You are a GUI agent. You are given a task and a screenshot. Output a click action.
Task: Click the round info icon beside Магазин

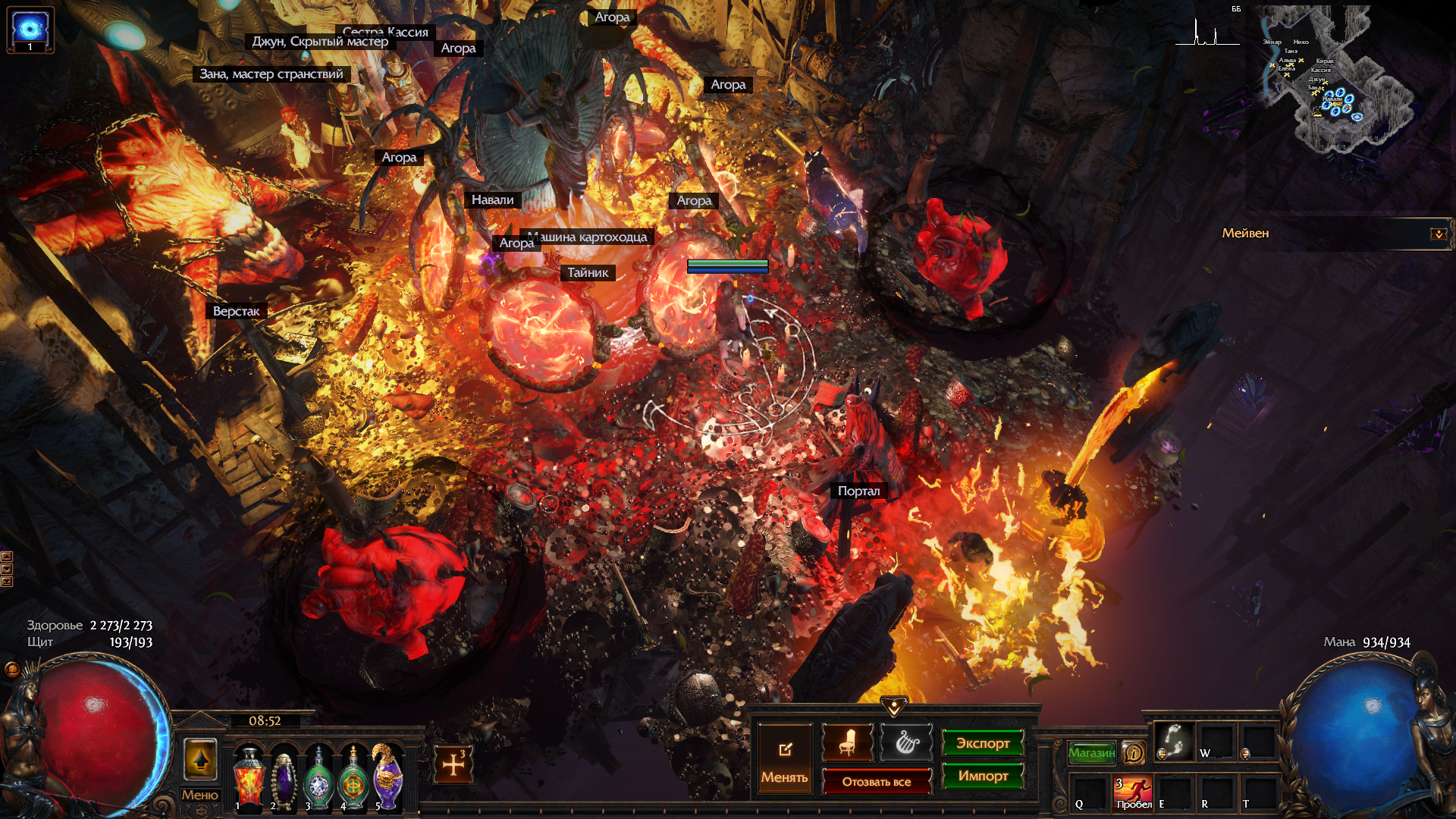1134,752
